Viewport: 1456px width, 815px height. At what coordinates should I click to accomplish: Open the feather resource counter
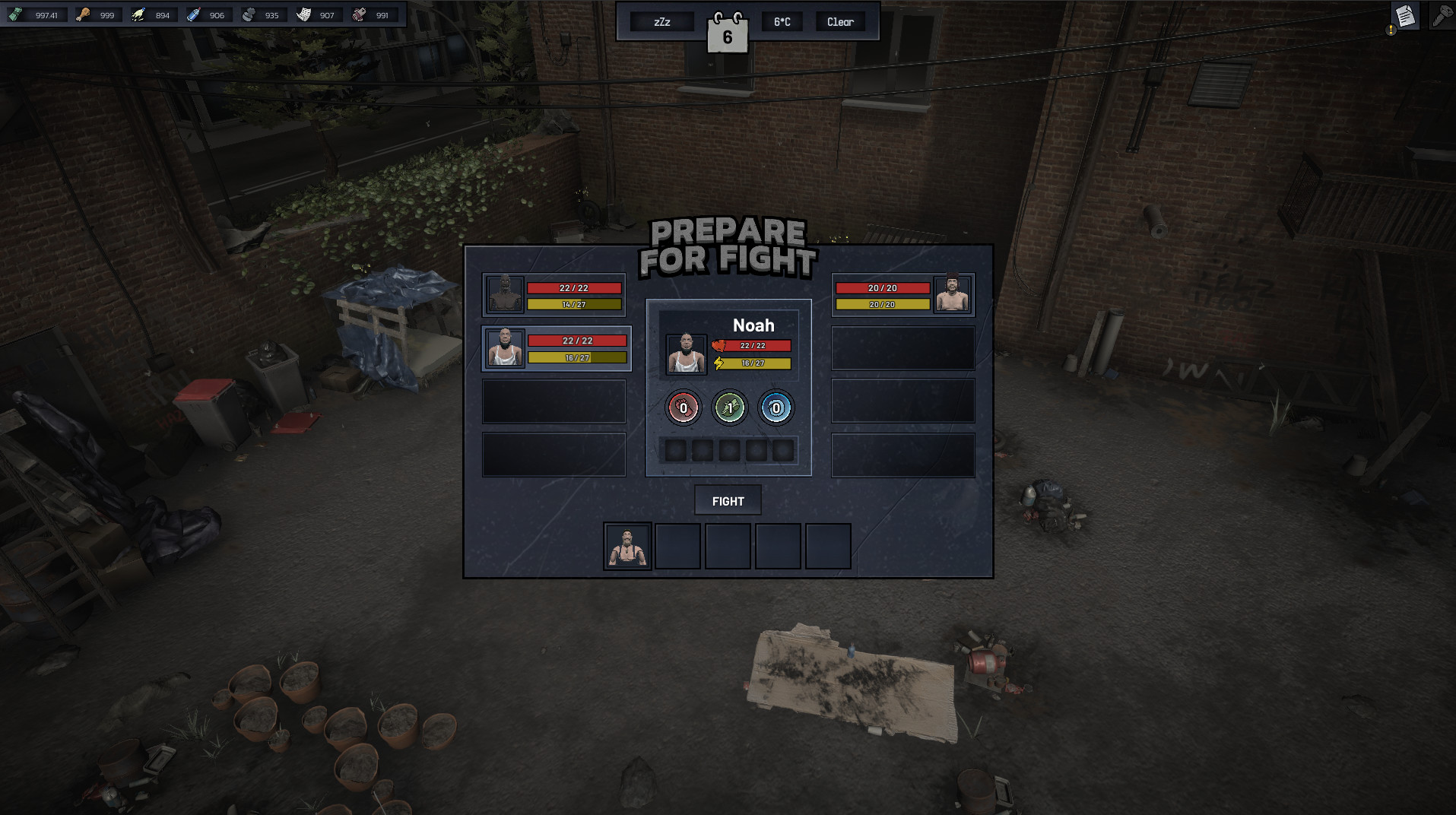pyautogui.click(x=138, y=14)
